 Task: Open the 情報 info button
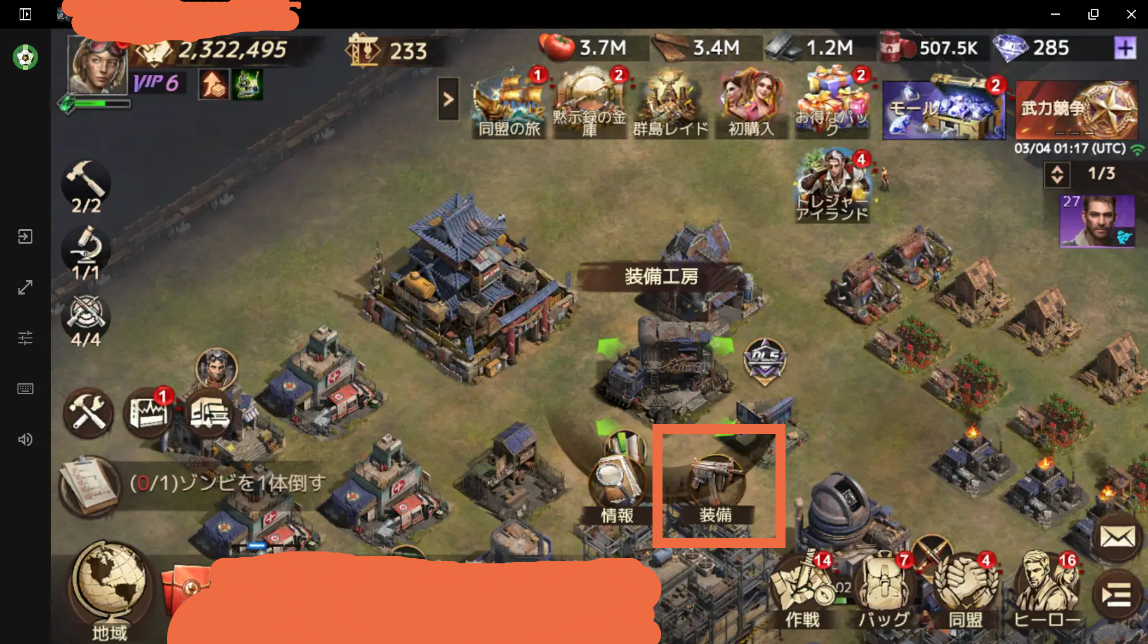click(616, 485)
